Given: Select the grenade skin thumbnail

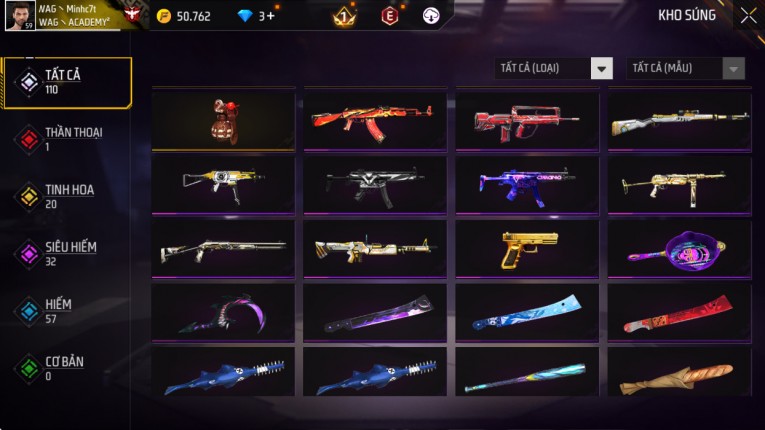Looking at the screenshot, I should (x=223, y=121).
